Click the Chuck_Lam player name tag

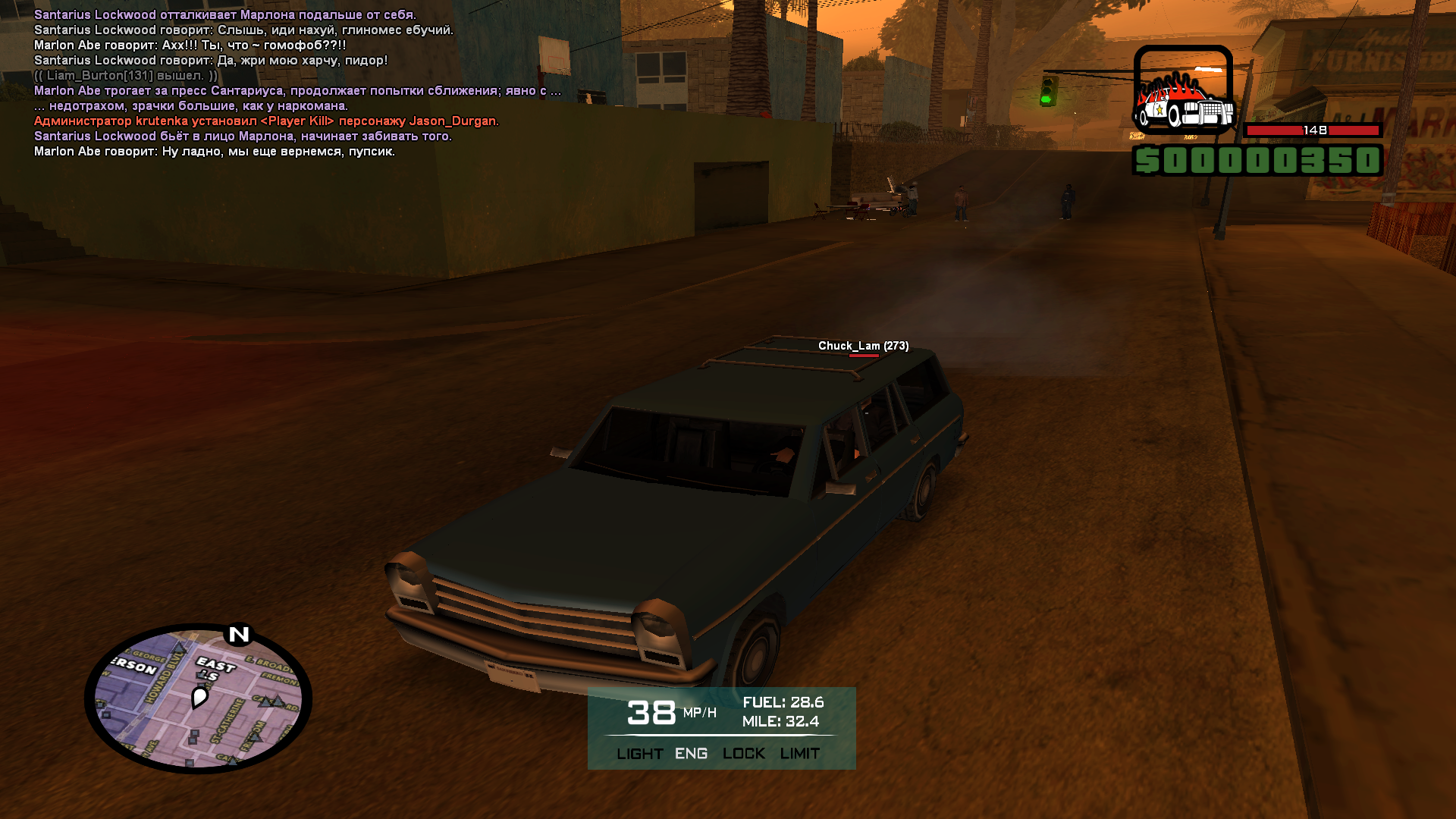863,346
